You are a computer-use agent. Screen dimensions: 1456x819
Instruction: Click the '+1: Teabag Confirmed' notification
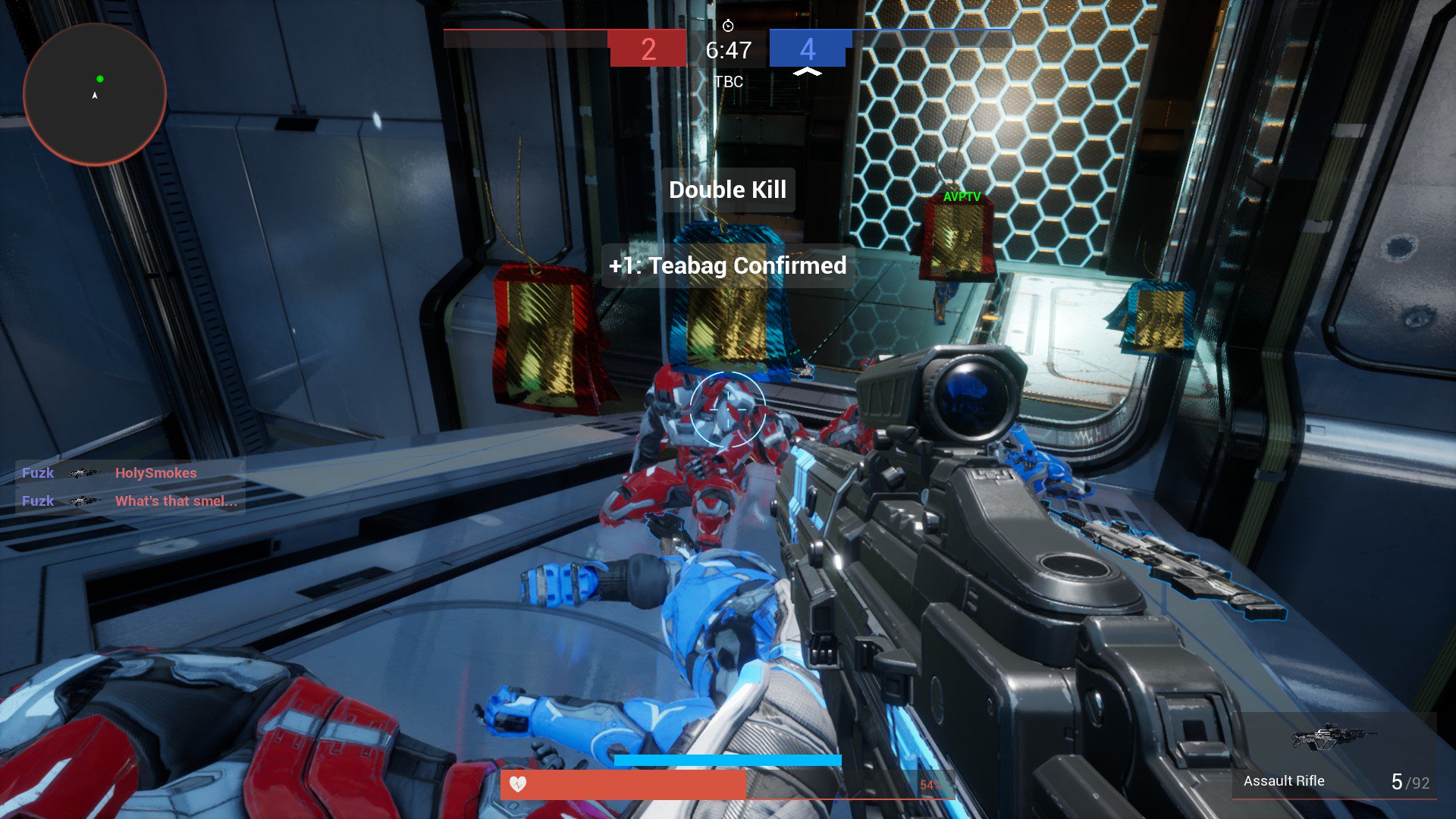coord(728,266)
